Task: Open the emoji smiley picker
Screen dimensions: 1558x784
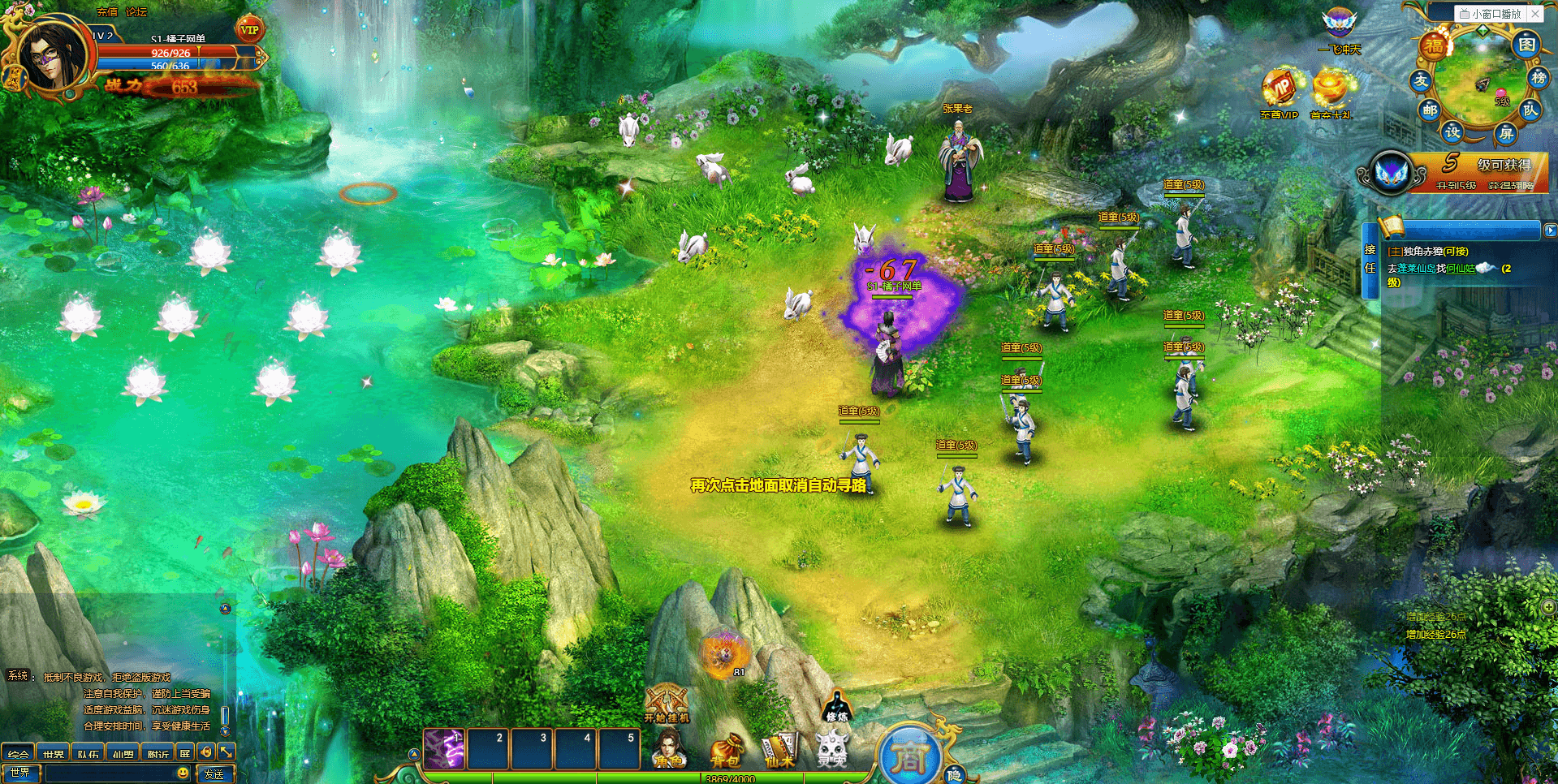Action: [183, 773]
